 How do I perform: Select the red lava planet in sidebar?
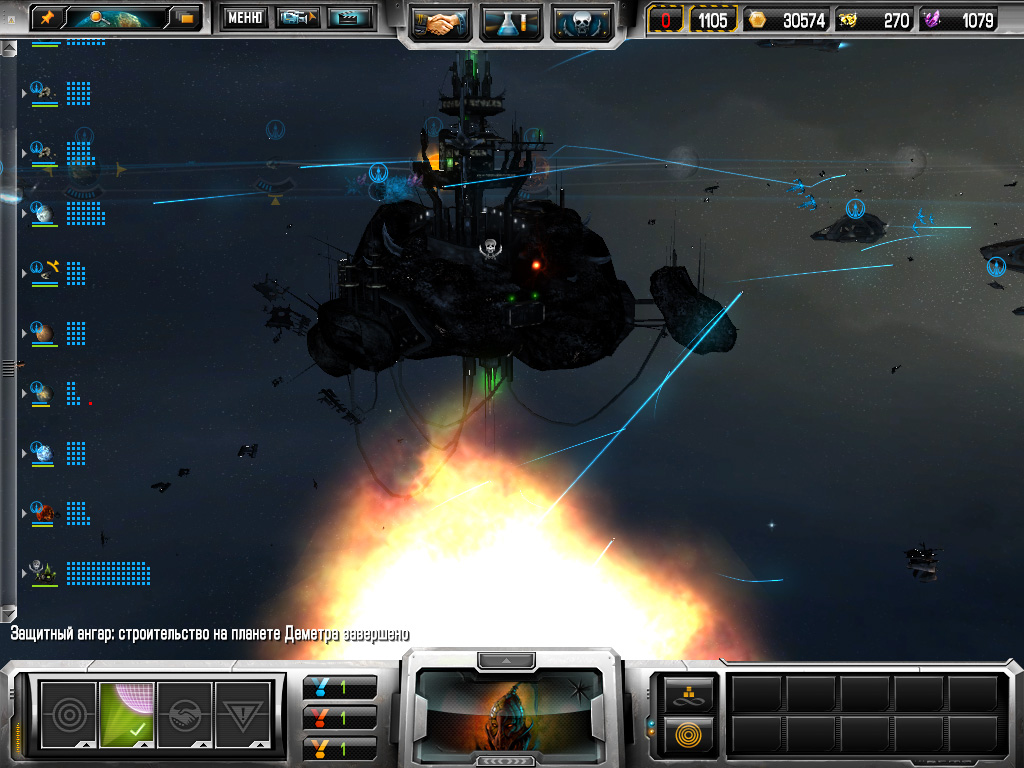(x=43, y=513)
